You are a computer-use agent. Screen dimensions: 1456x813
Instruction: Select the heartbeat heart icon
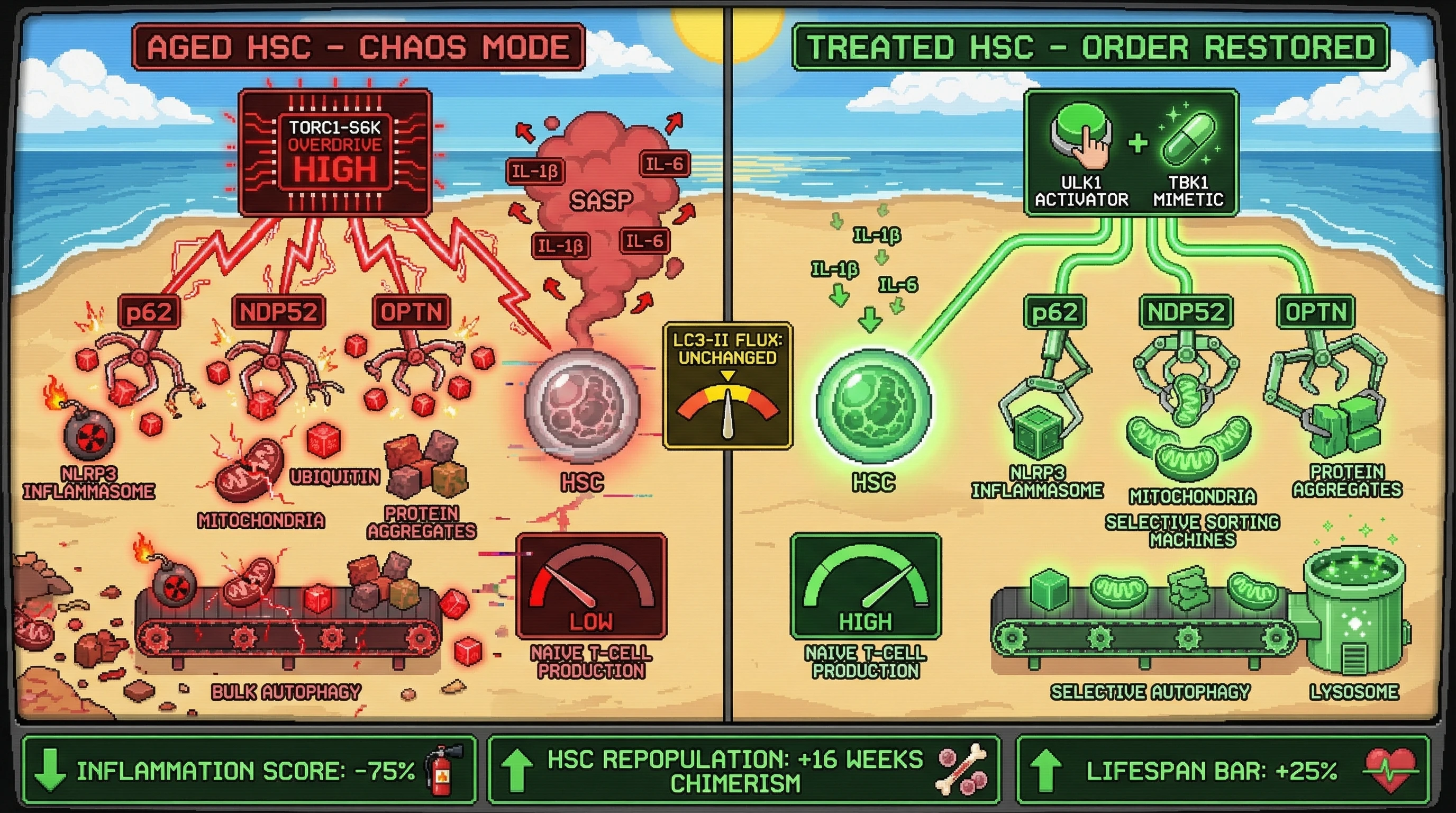click(x=1390, y=770)
